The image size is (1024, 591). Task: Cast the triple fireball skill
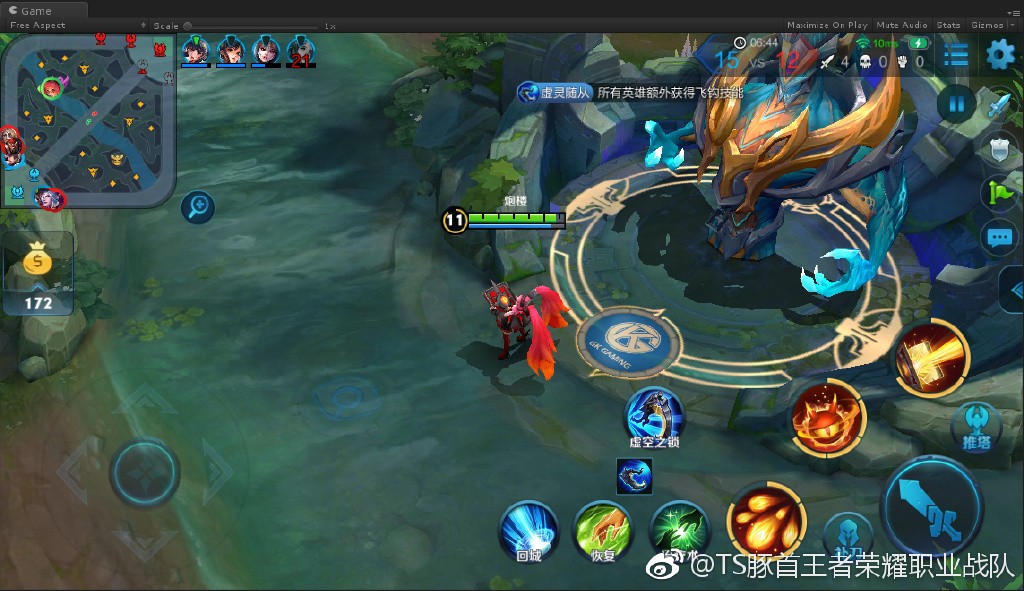tap(766, 517)
